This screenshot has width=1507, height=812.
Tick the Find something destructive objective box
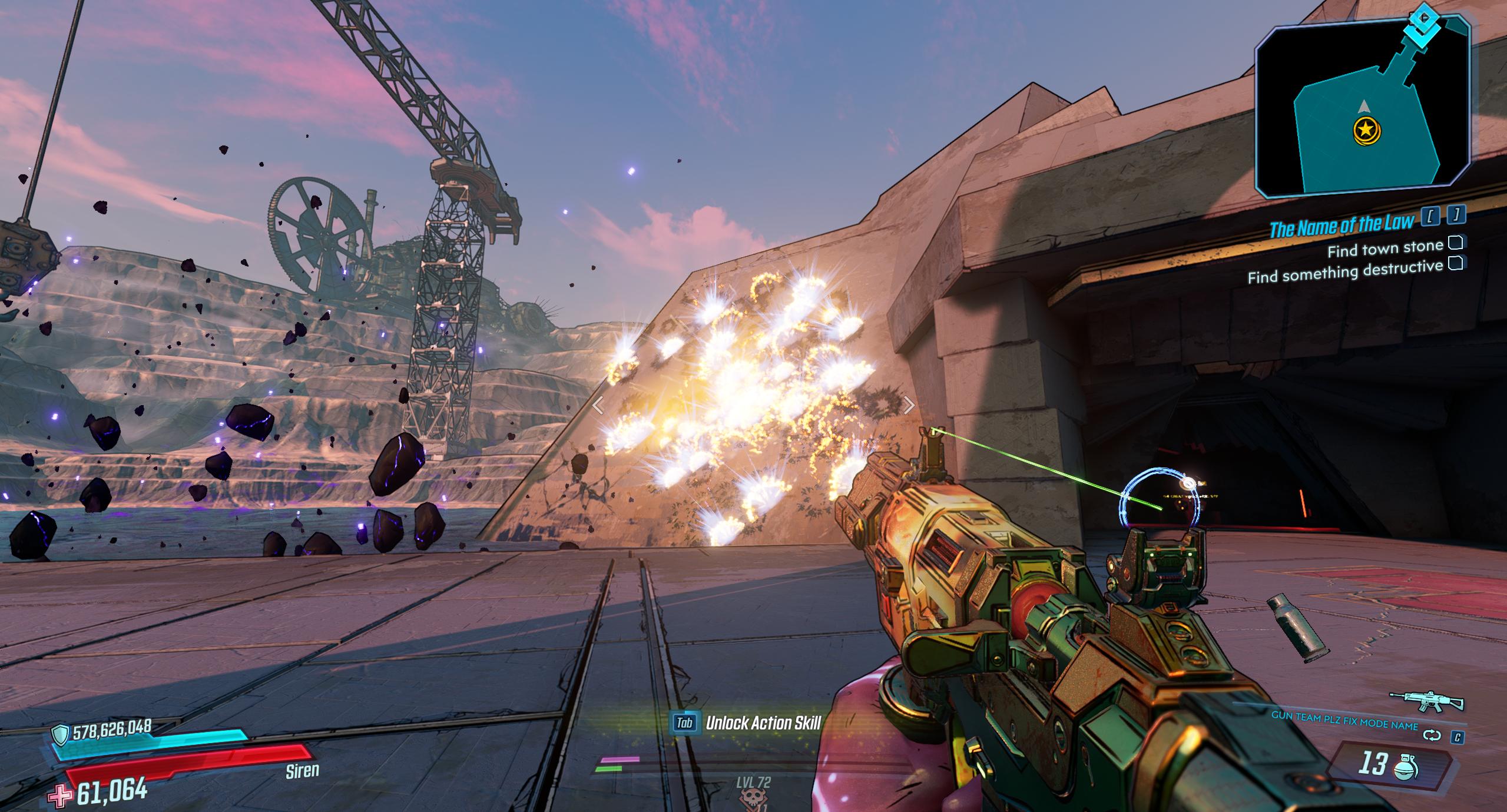(1456, 263)
